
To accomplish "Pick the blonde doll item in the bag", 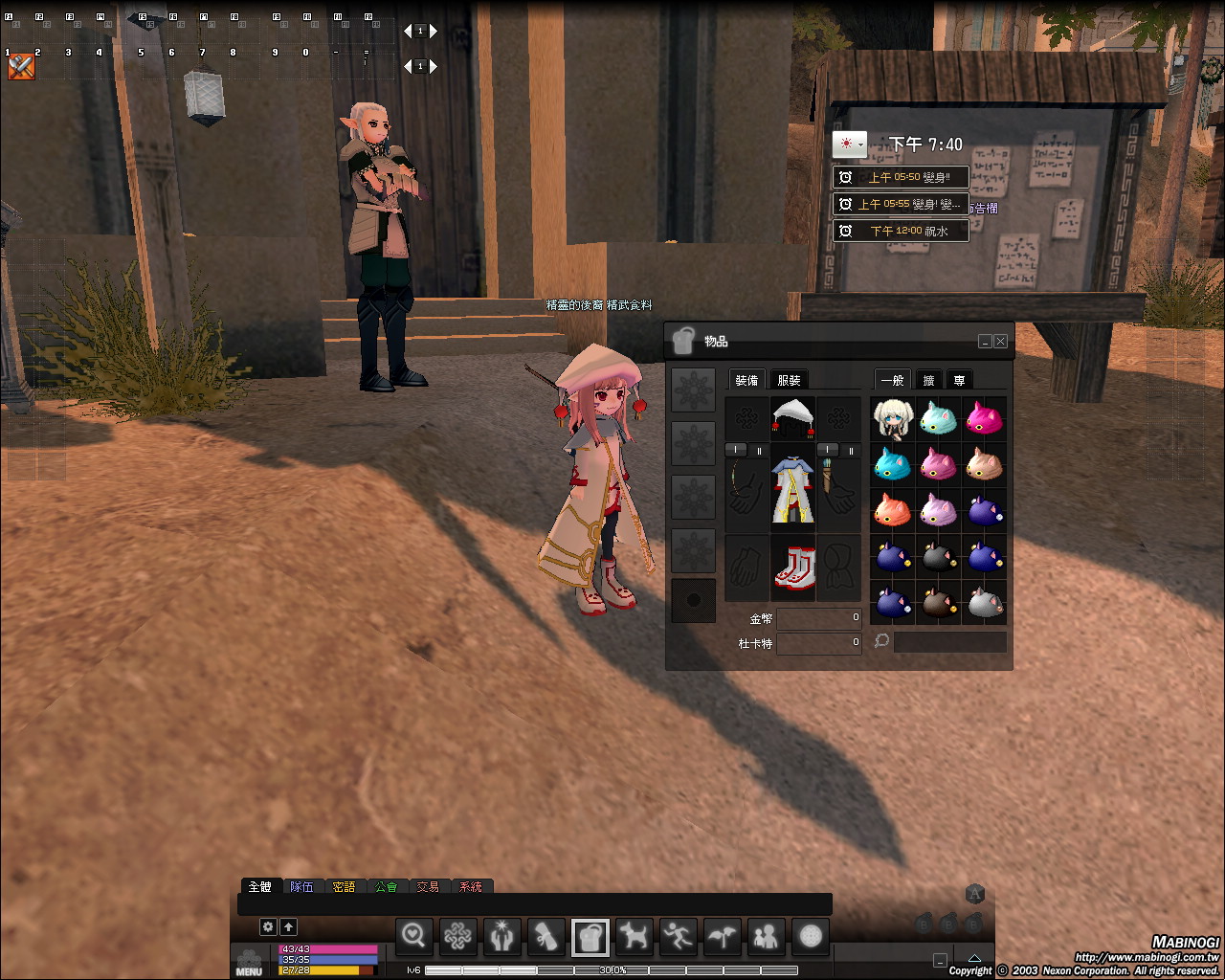I will point(893,418).
